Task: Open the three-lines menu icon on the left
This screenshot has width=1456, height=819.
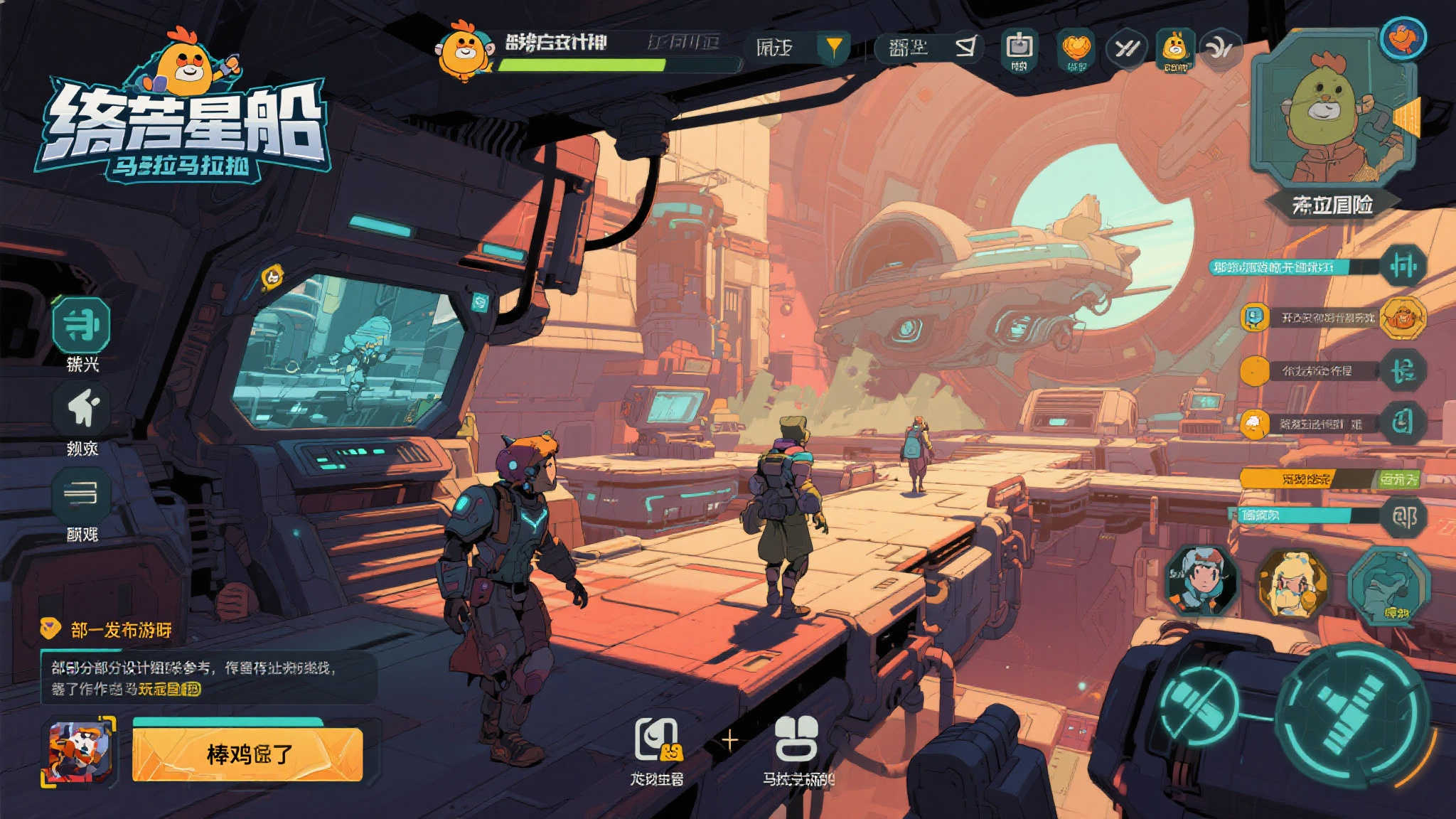Action: 82,493
